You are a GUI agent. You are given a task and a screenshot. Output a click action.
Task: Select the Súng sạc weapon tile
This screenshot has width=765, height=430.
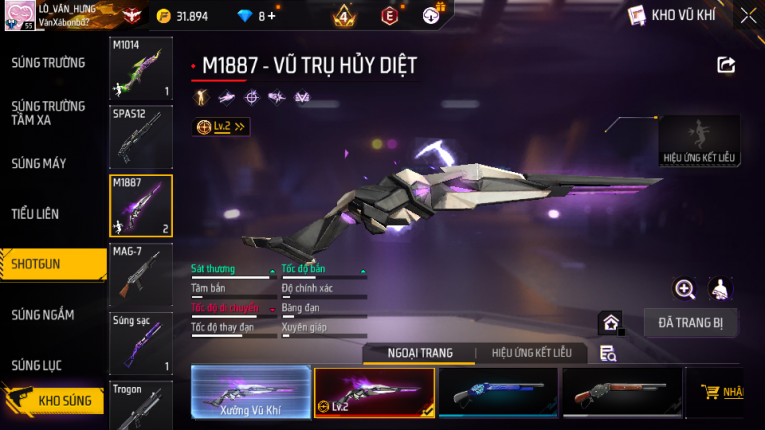pyautogui.click(x=140, y=343)
